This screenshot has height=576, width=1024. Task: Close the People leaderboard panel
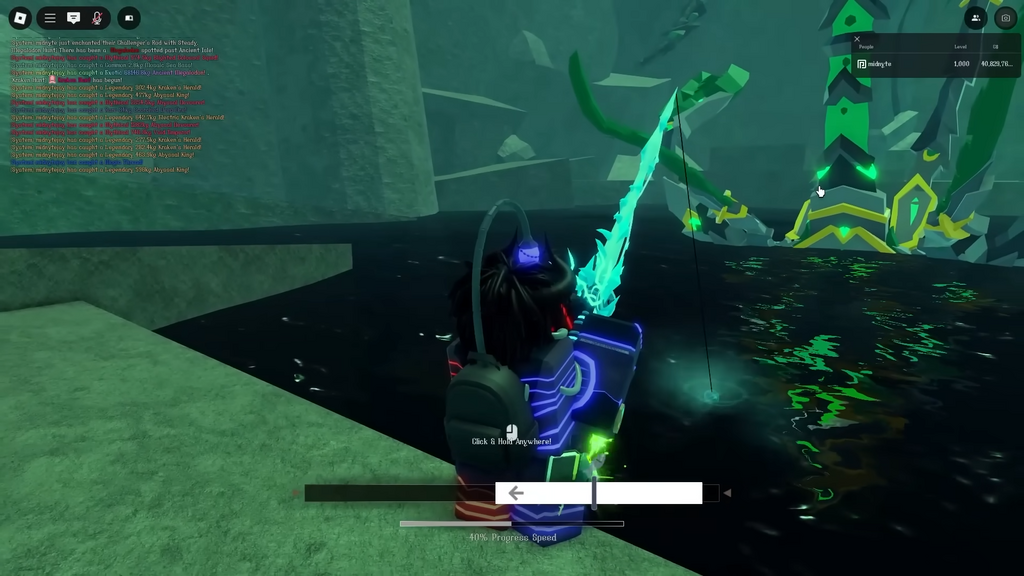click(x=857, y=39)
